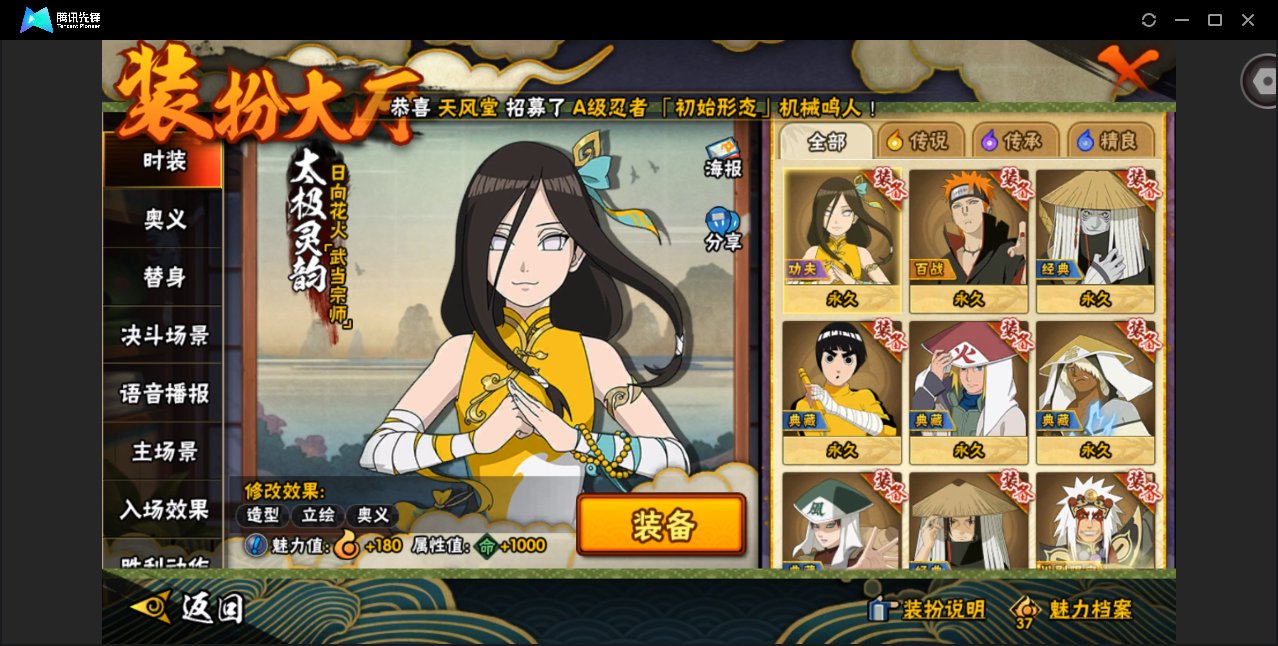Open the 奥义 category

[163, 219]
